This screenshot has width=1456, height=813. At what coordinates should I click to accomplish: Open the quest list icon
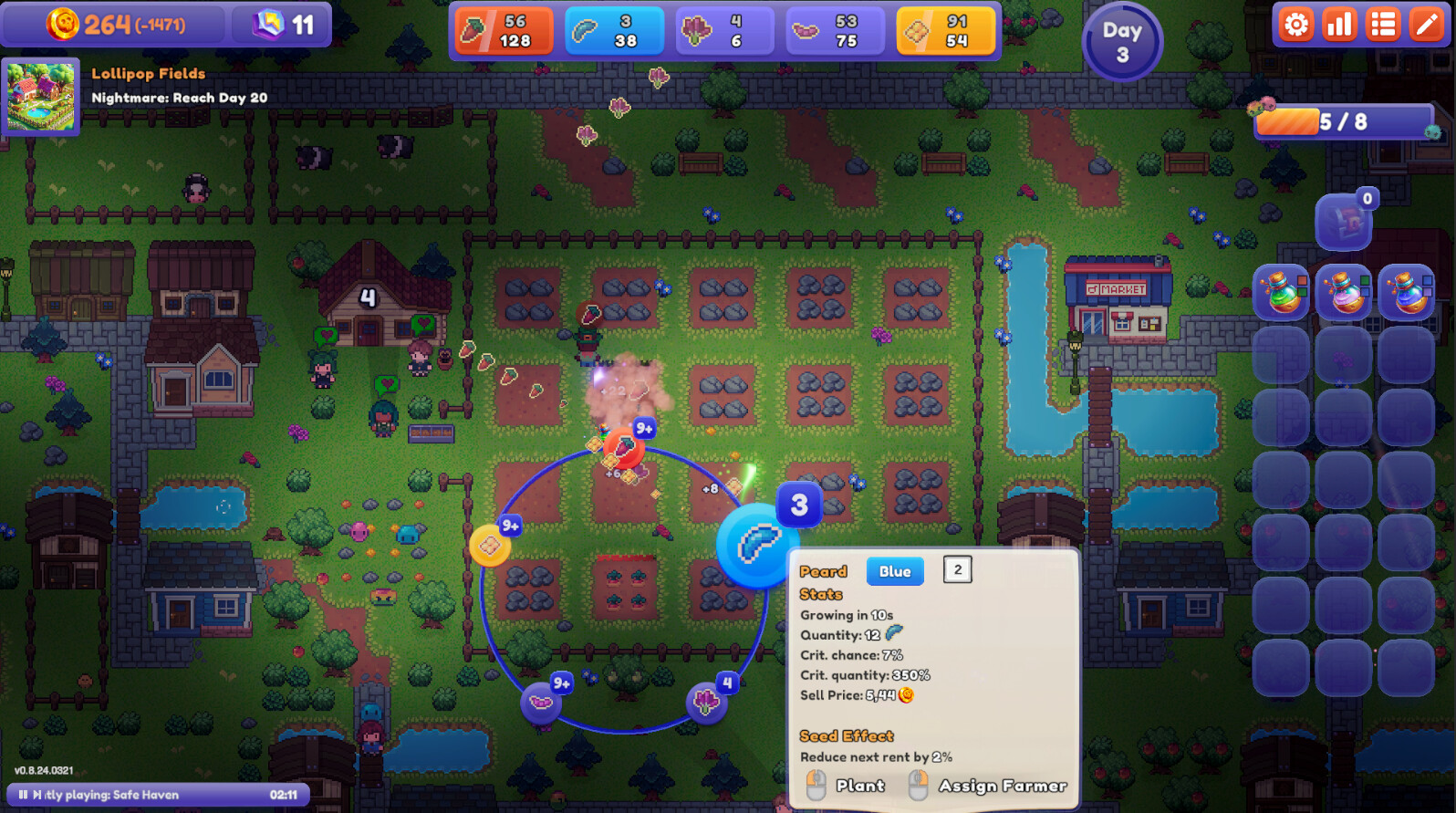tap(1382, 25)
